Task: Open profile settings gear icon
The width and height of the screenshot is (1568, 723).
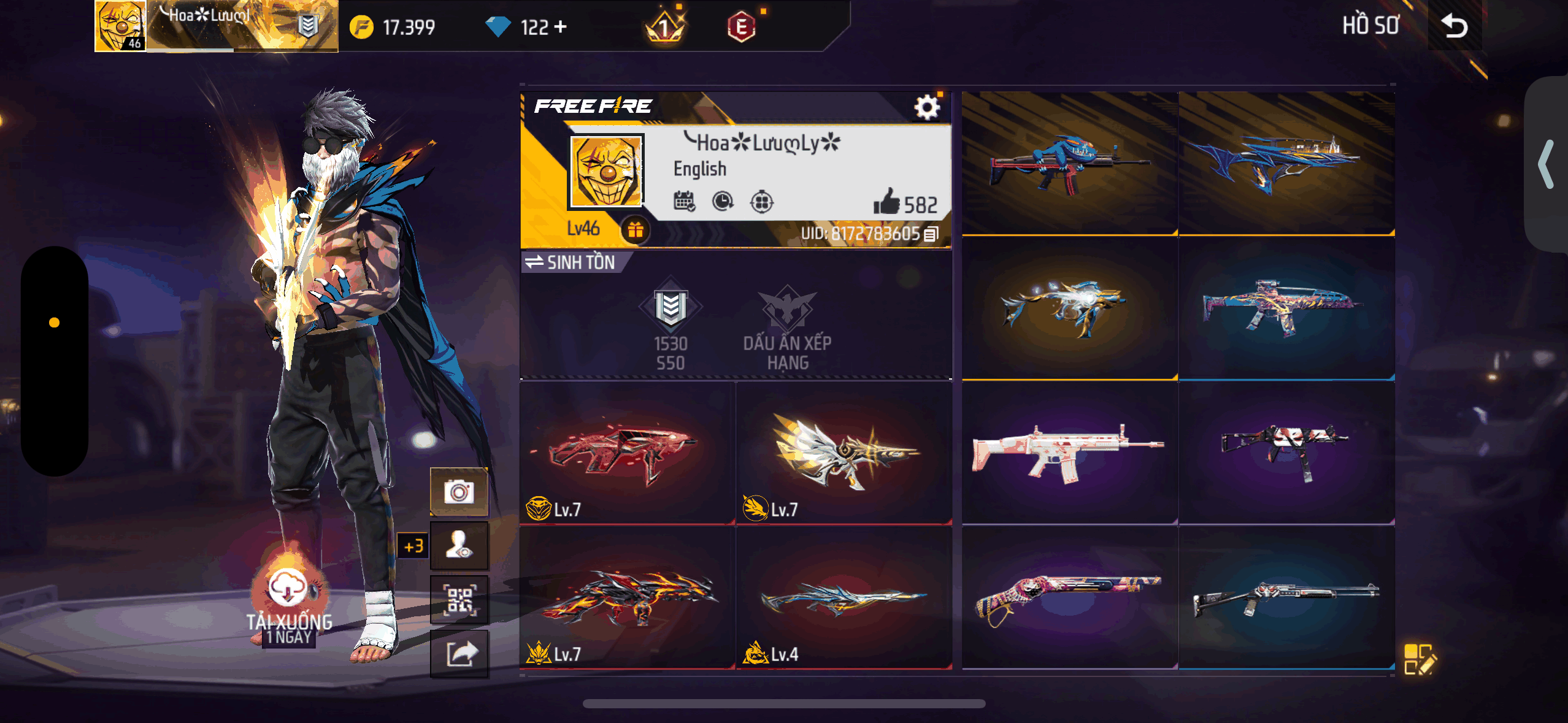Action: 927,108
